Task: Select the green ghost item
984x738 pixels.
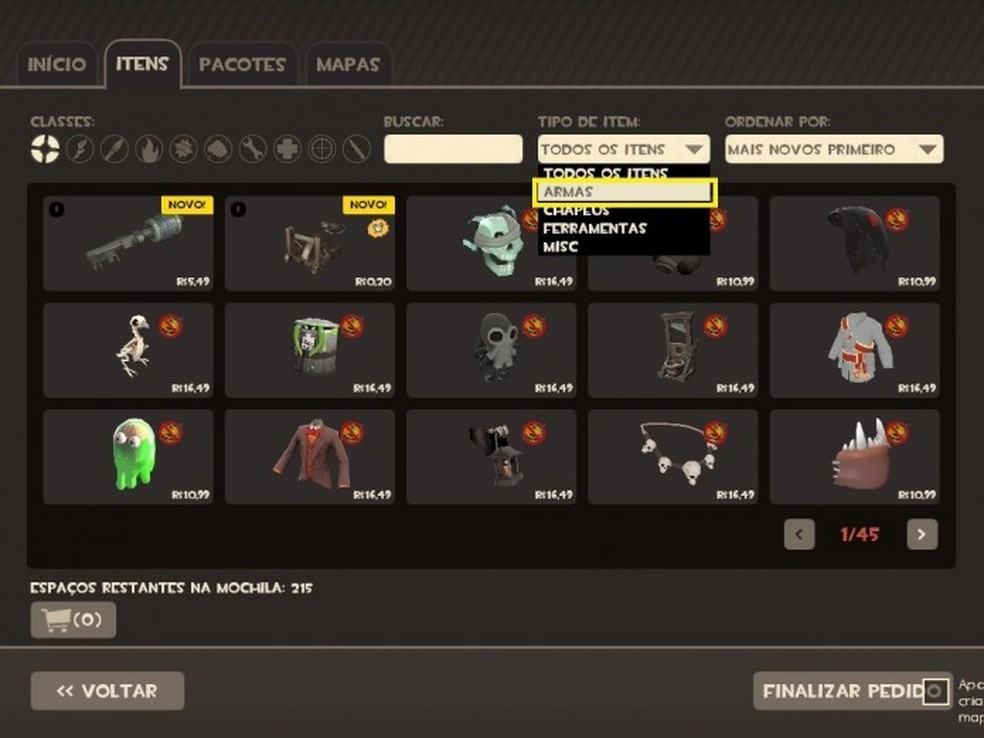Action: 128,456
